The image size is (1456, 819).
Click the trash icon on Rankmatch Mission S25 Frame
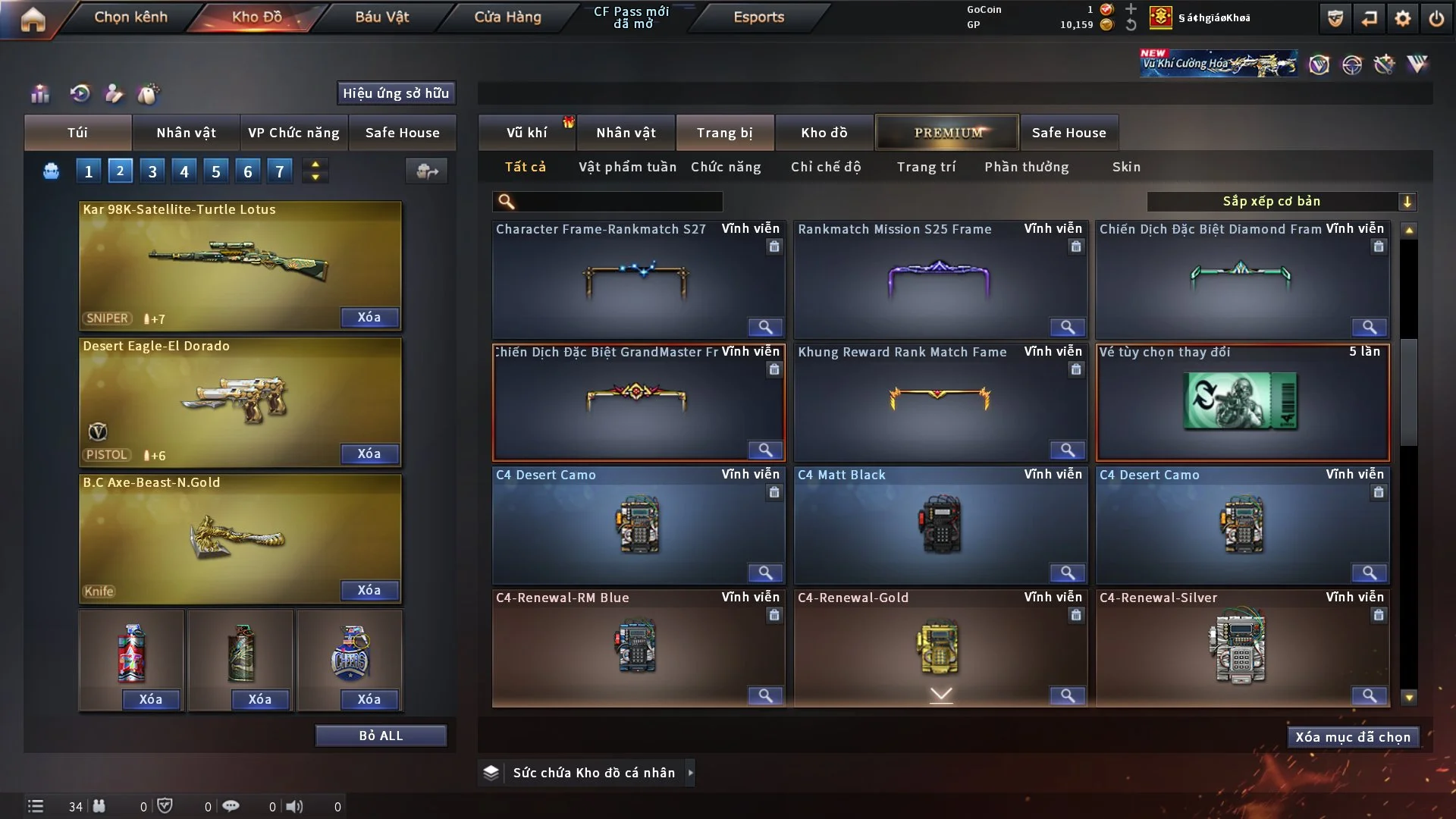(x=1077, y=246)
